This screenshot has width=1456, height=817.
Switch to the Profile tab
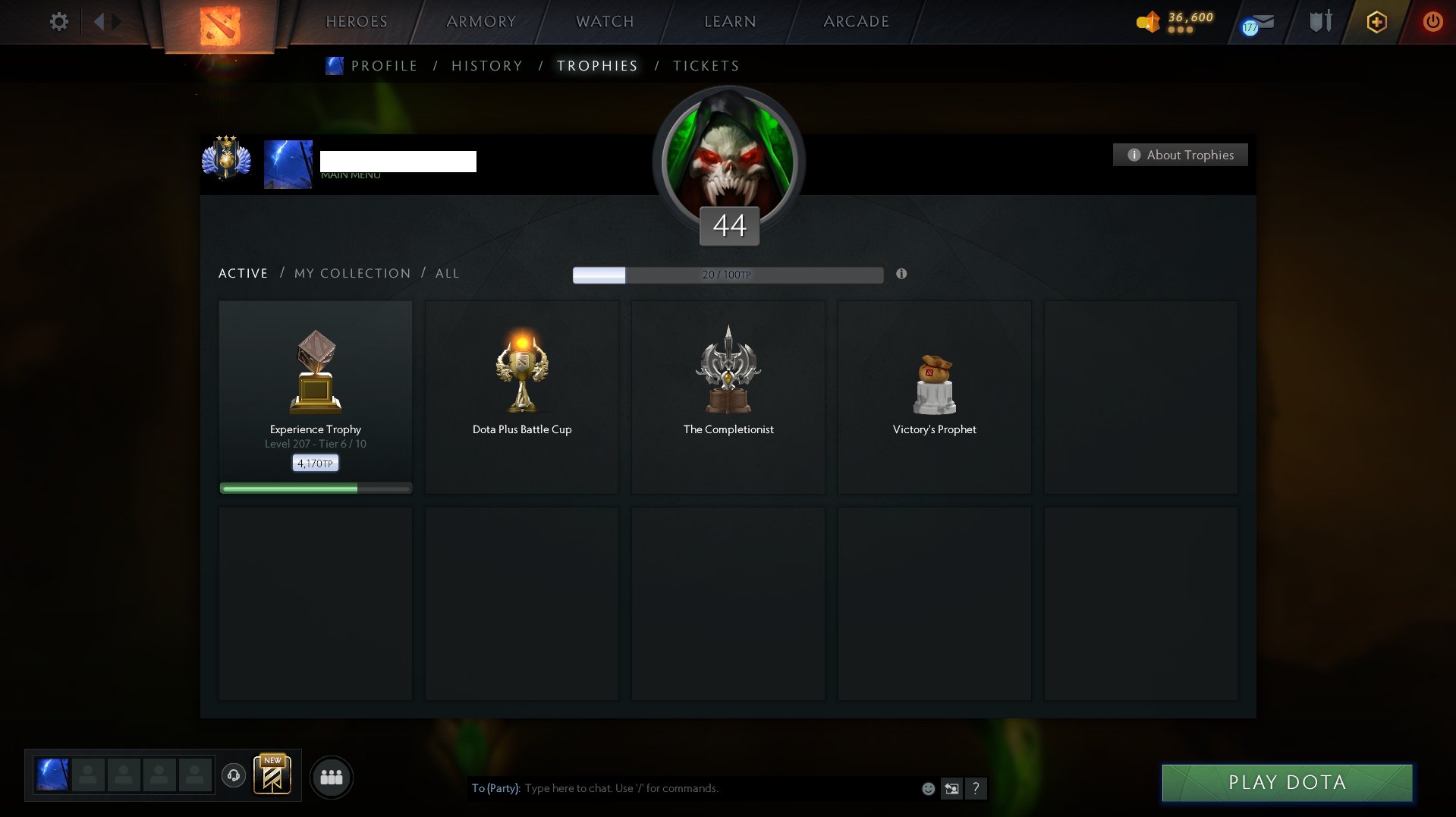(x=384, y=66)
